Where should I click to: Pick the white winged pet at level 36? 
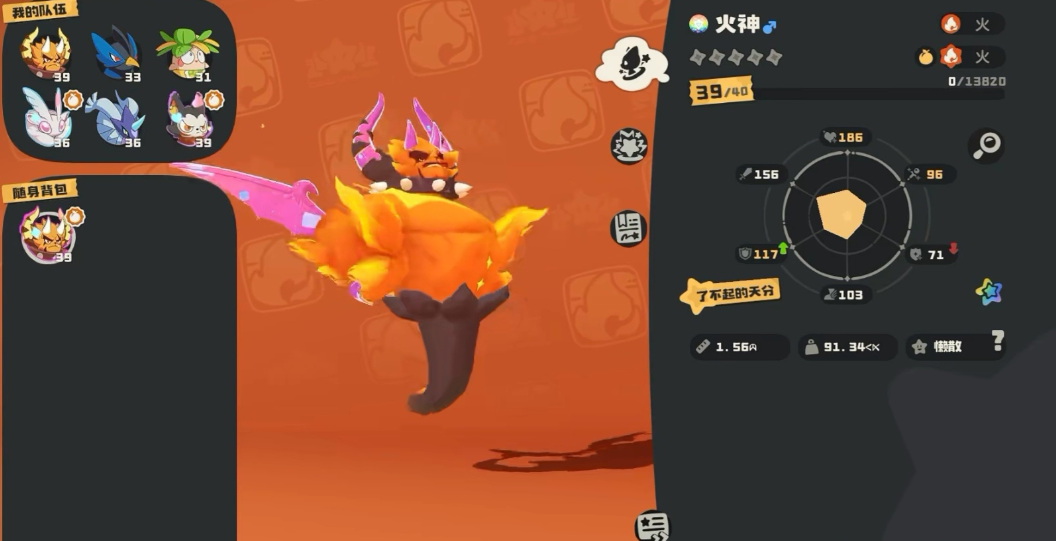tap(46, 117)
